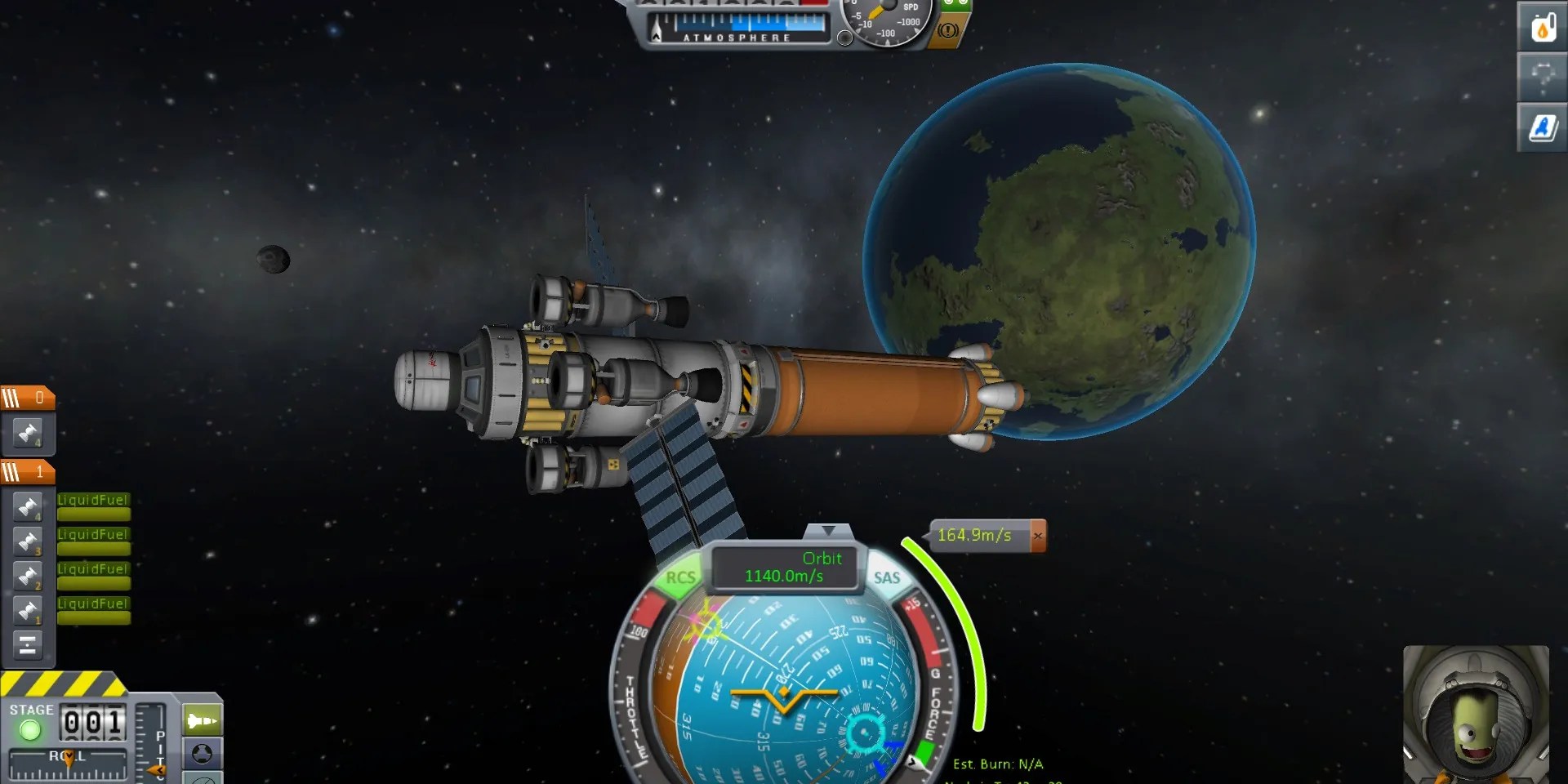Dismiss the 164.9m/s speed popup

pos(1038,535)
